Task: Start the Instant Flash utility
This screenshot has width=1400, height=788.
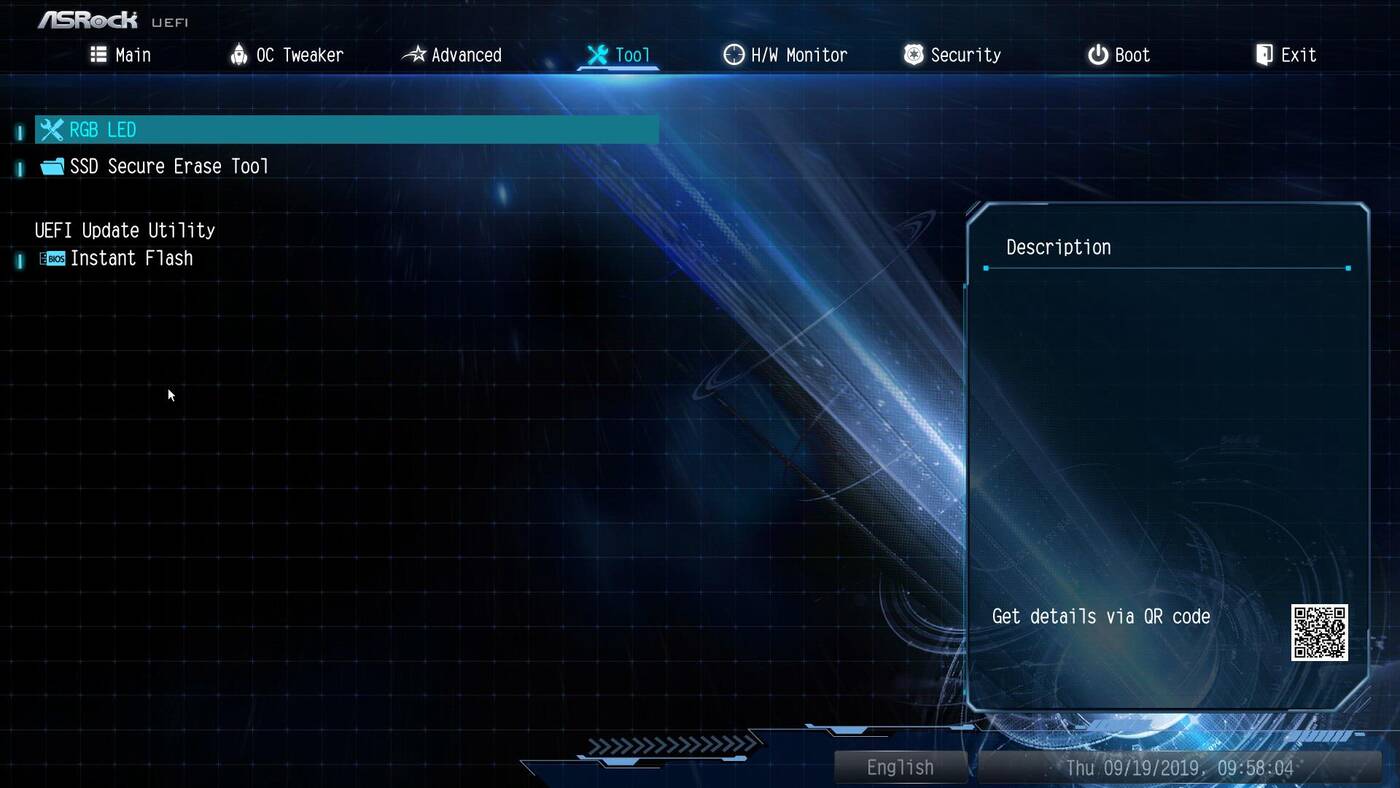Action: (131, 258)
